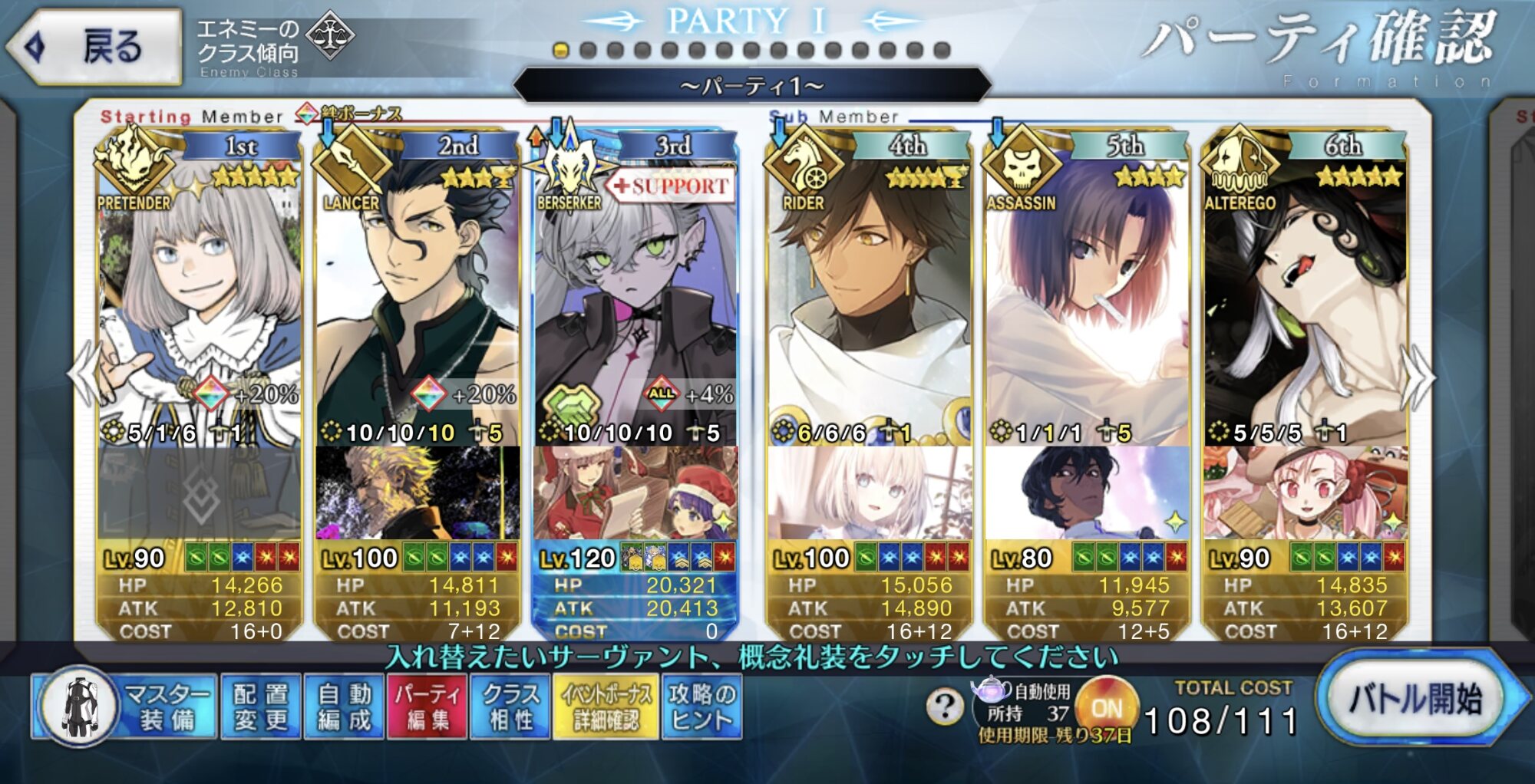1535x784 pixels.
Task: Select the 3rd slot Berserker support card
Action: point(635,307)
